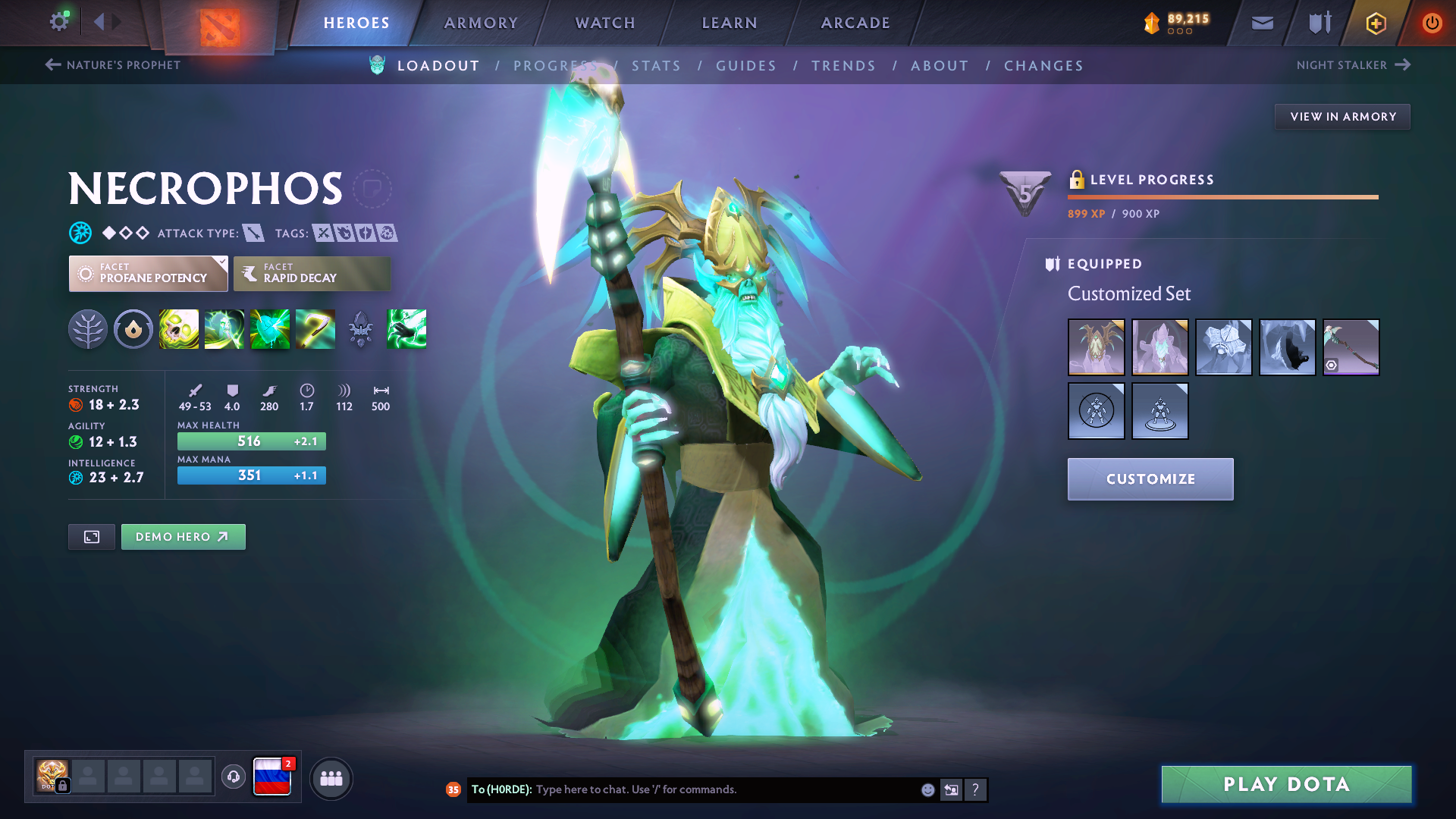
Task: Open the Guides section
Action: [x=746, y=66]
